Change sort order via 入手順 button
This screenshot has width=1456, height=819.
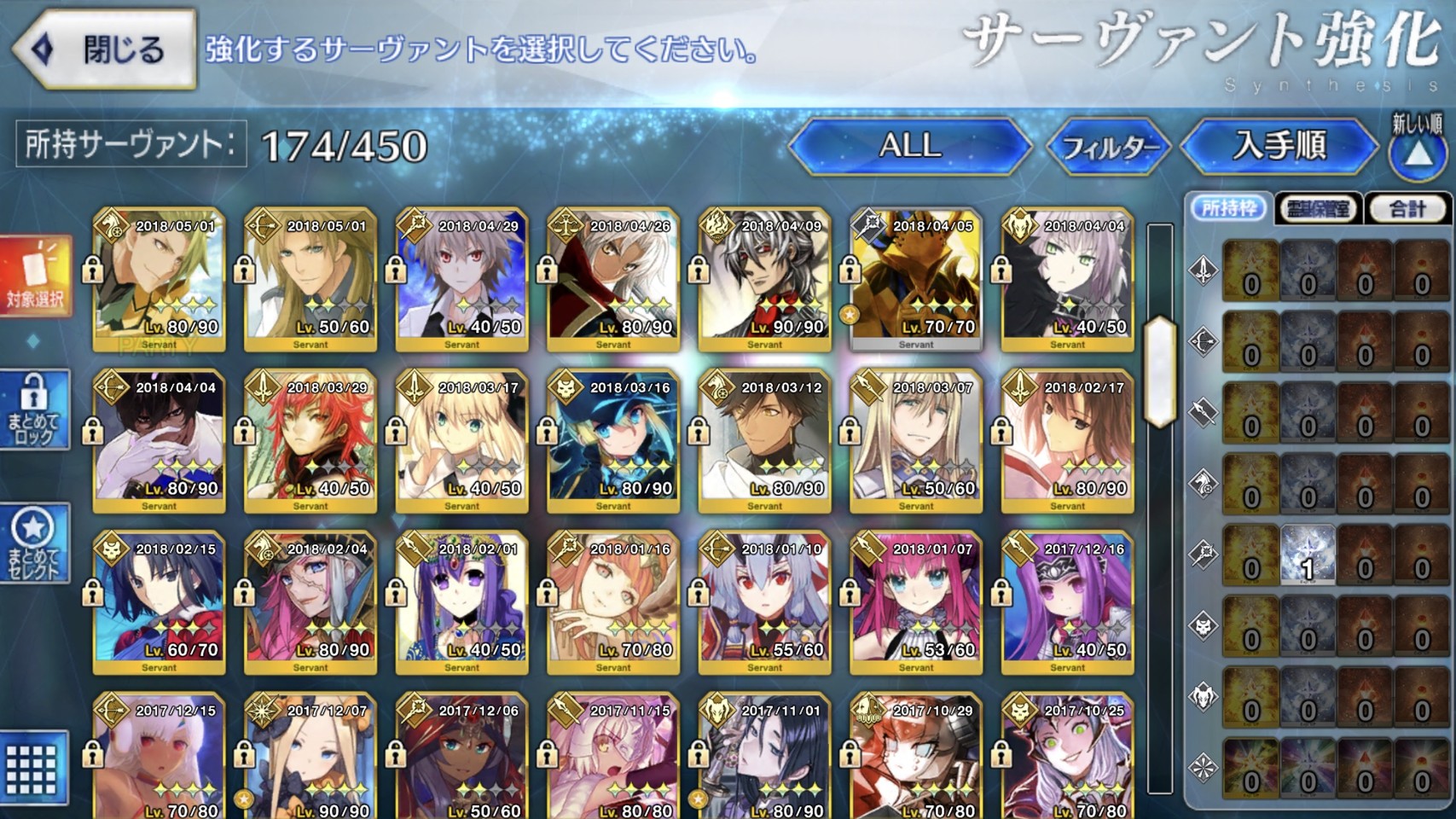click(1279, 146)
